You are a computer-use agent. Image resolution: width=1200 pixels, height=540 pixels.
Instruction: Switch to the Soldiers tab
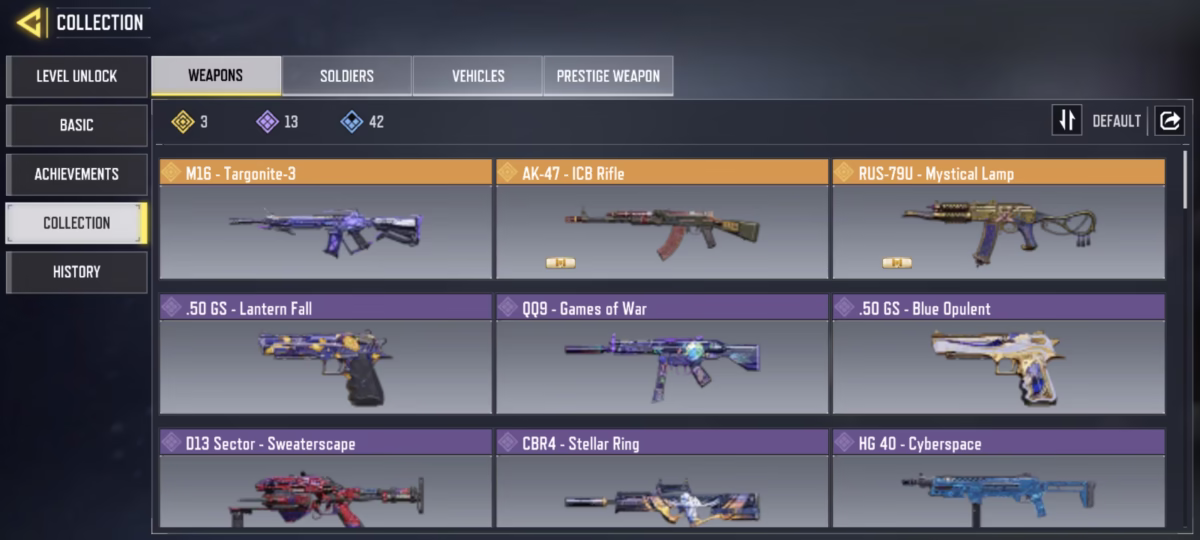point(346,76)
